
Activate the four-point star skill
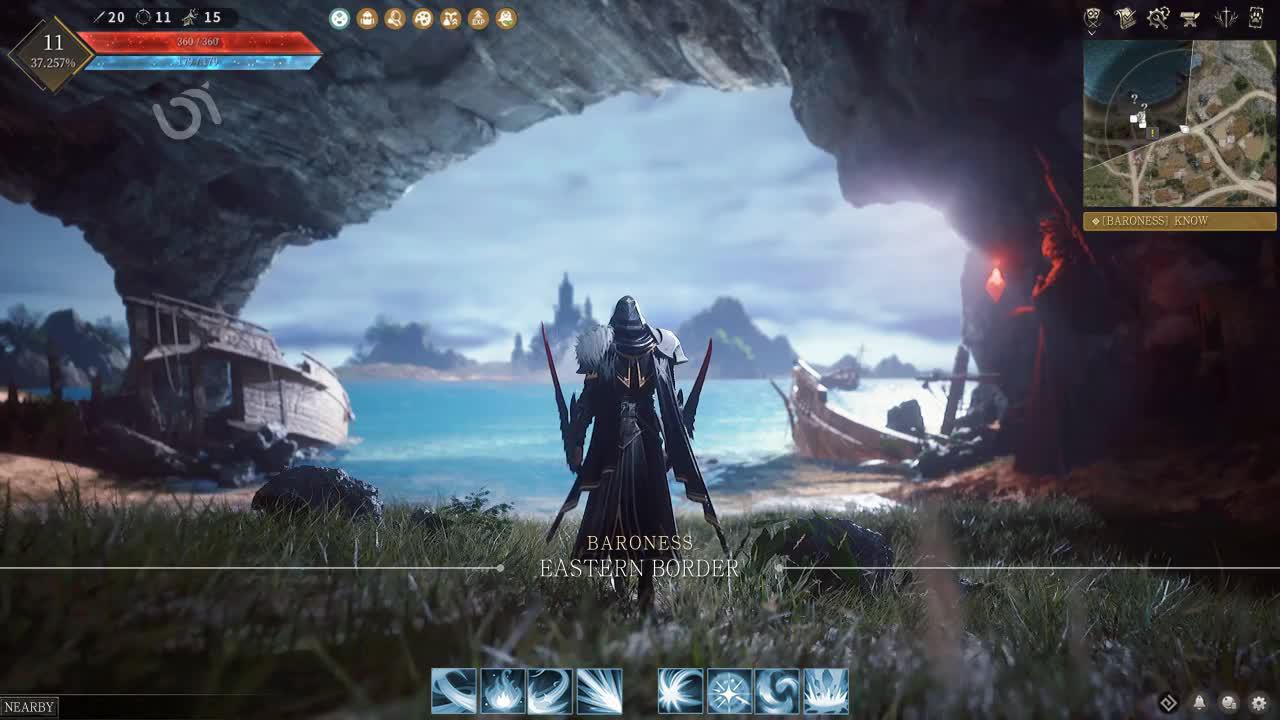coord(729,691)
